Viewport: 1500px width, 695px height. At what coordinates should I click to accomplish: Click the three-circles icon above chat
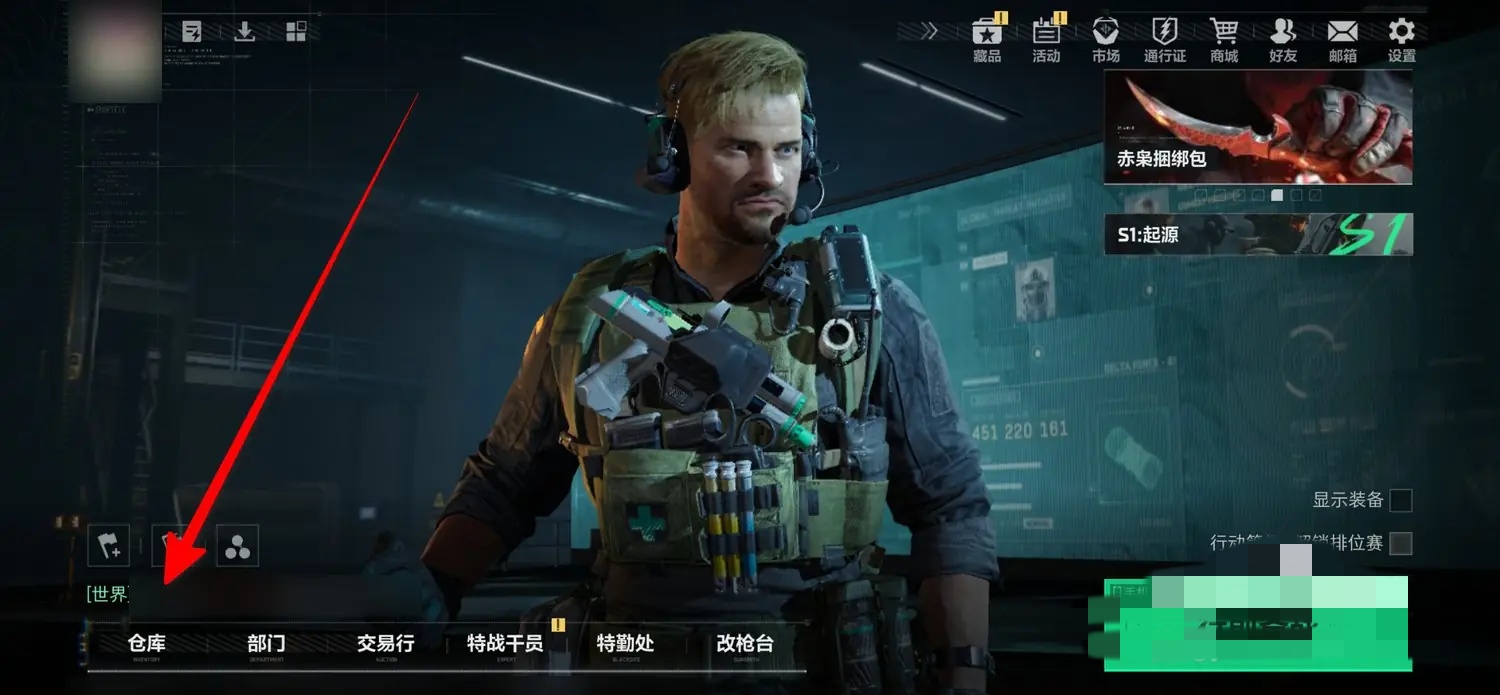[x=237, y=545]
